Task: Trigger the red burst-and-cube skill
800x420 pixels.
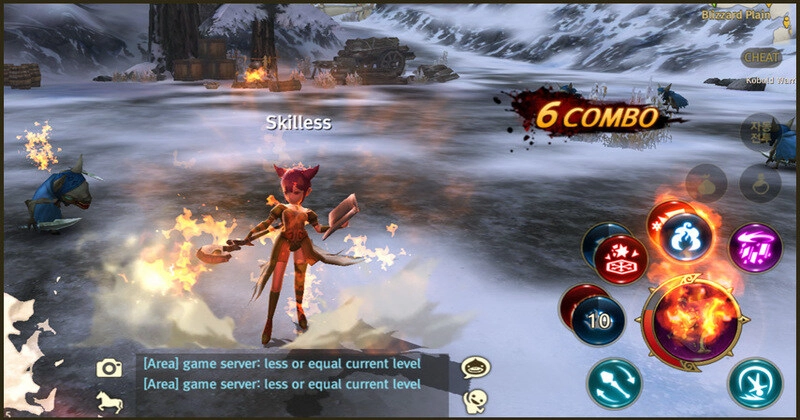Action: click(620, 262)
